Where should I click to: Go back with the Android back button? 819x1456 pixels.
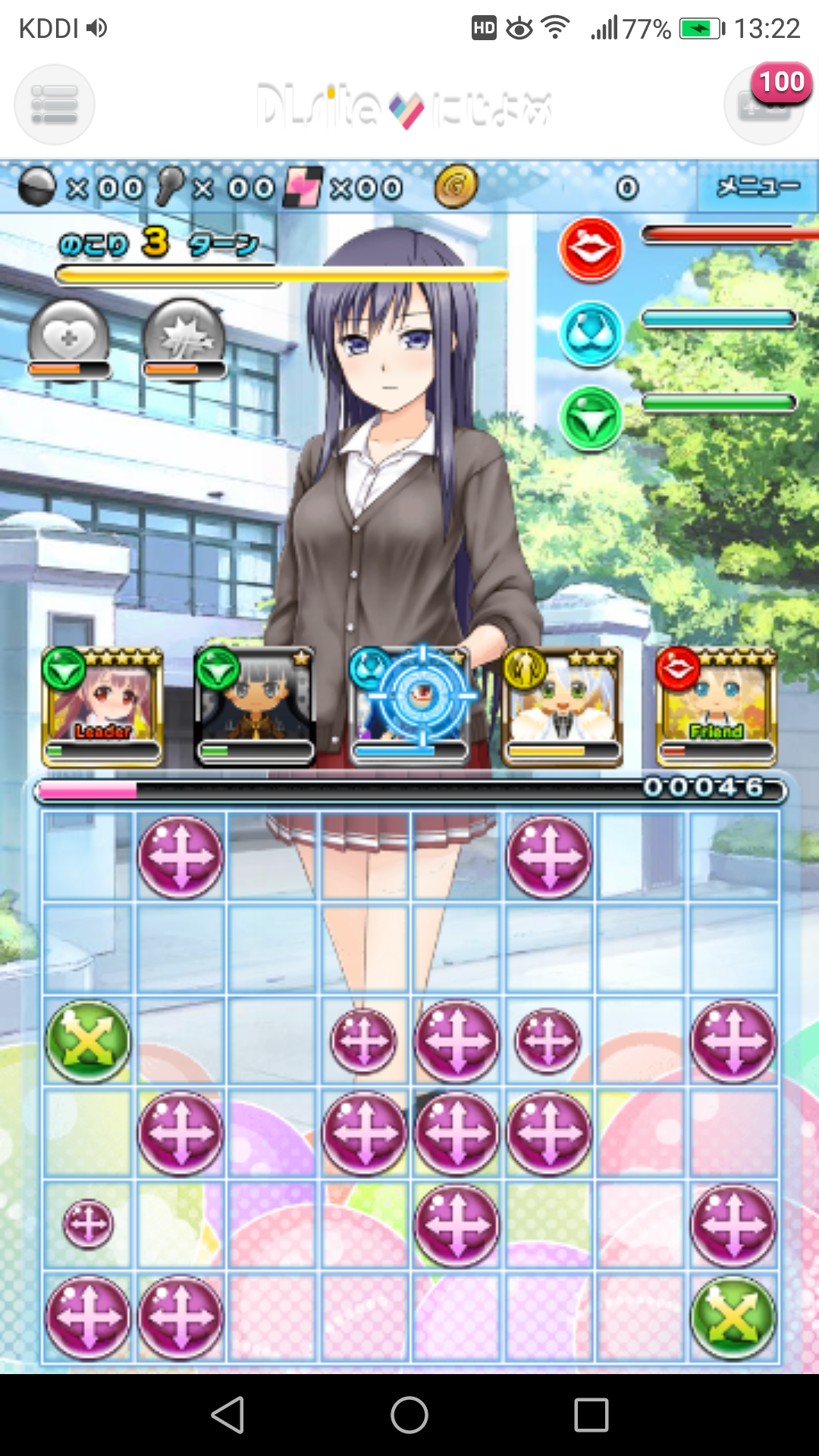click(x=227, y=1415)
